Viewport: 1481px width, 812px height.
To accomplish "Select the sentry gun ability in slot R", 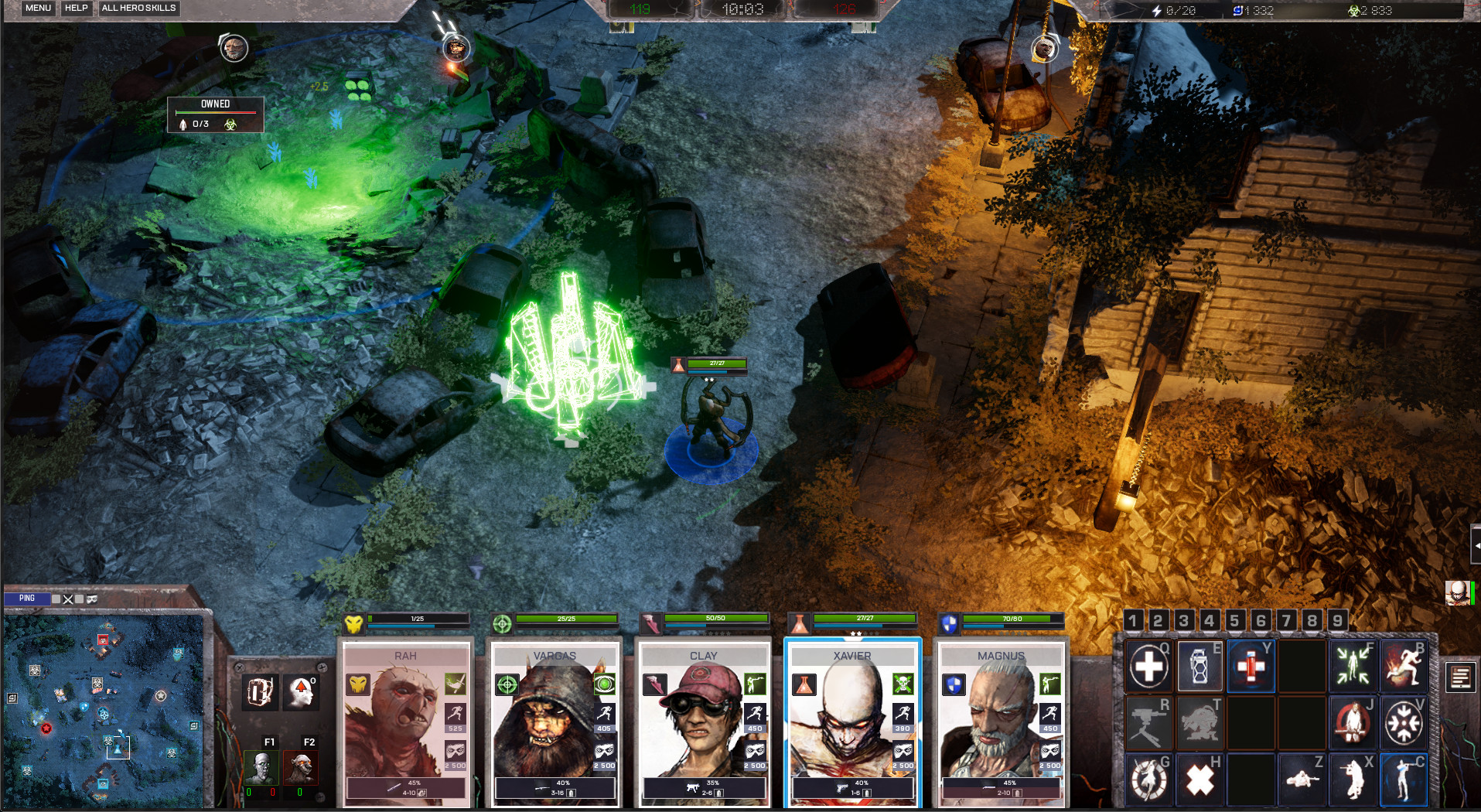I will 1149,722.
